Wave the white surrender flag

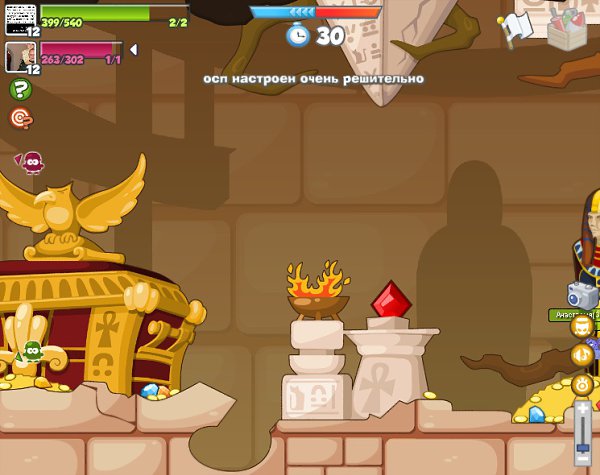[516, 28]
